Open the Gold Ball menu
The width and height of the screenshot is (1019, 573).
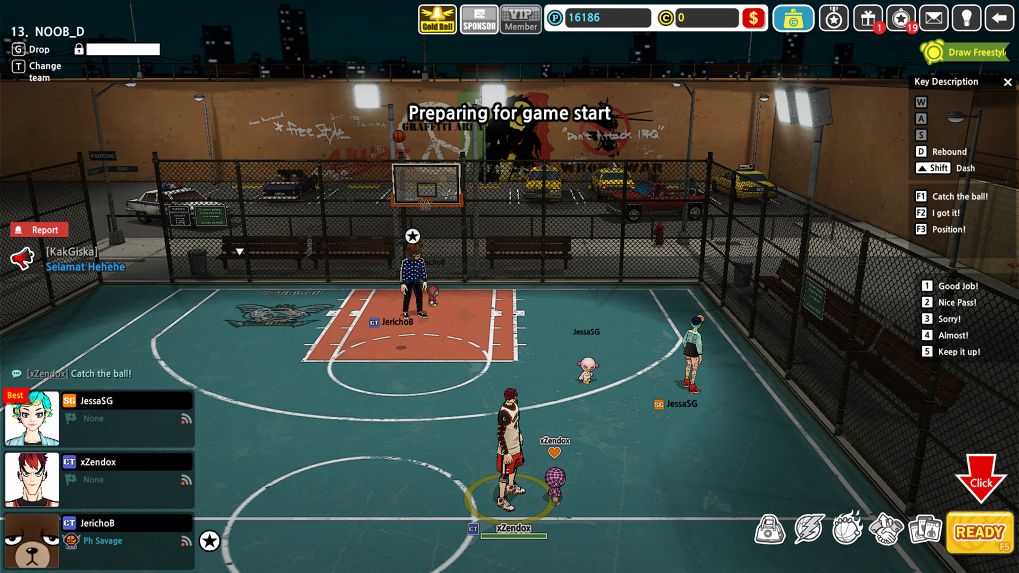click(437, 19)
